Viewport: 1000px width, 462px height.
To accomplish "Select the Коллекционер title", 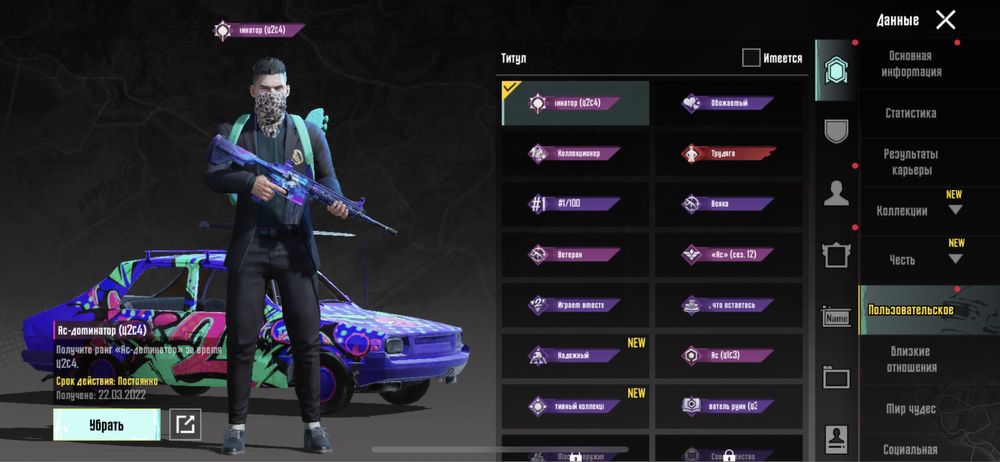I will (x=575, y=154).
